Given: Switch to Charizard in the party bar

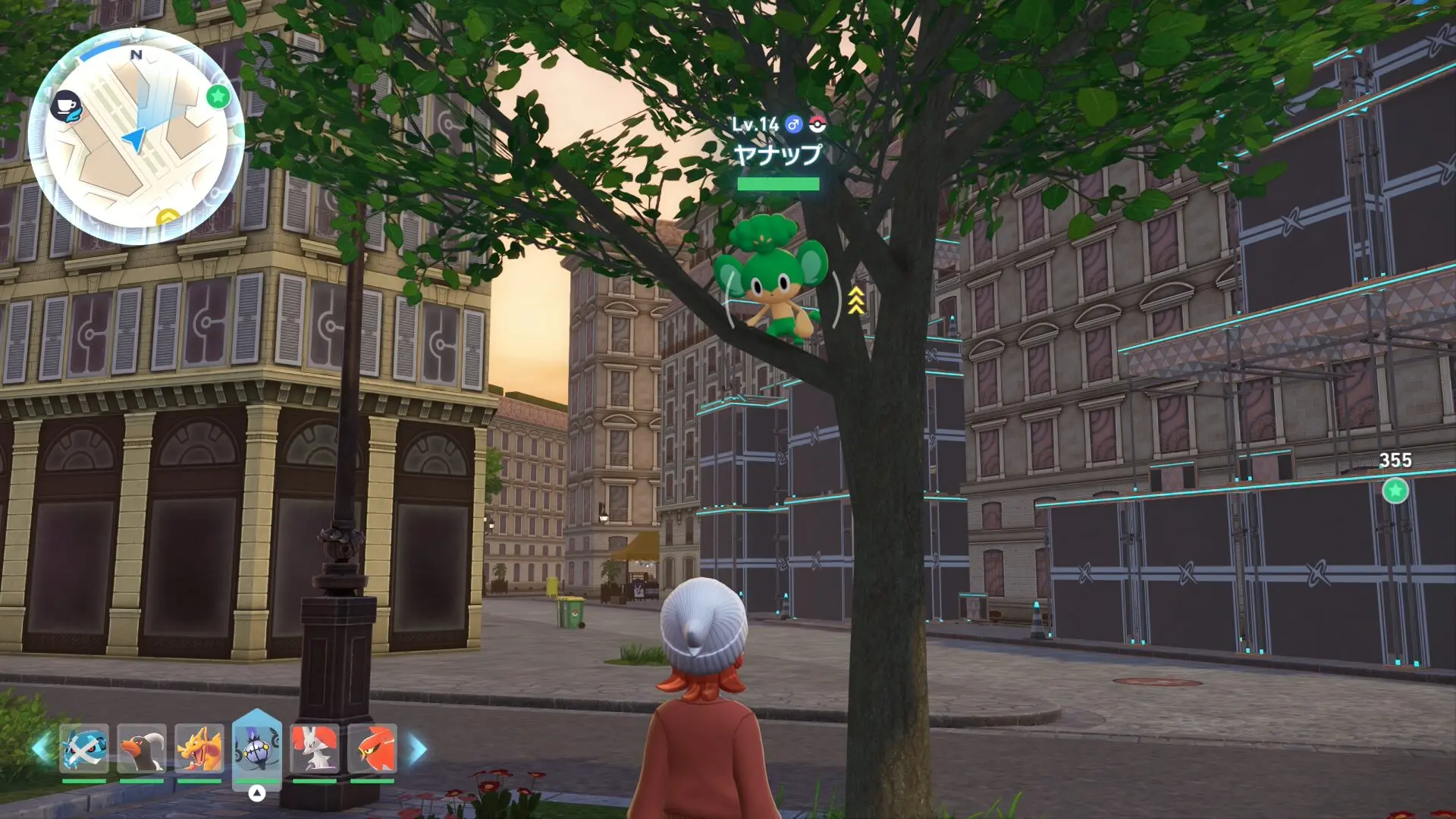Looking at the screenshot, I should (x=199, y=748).
